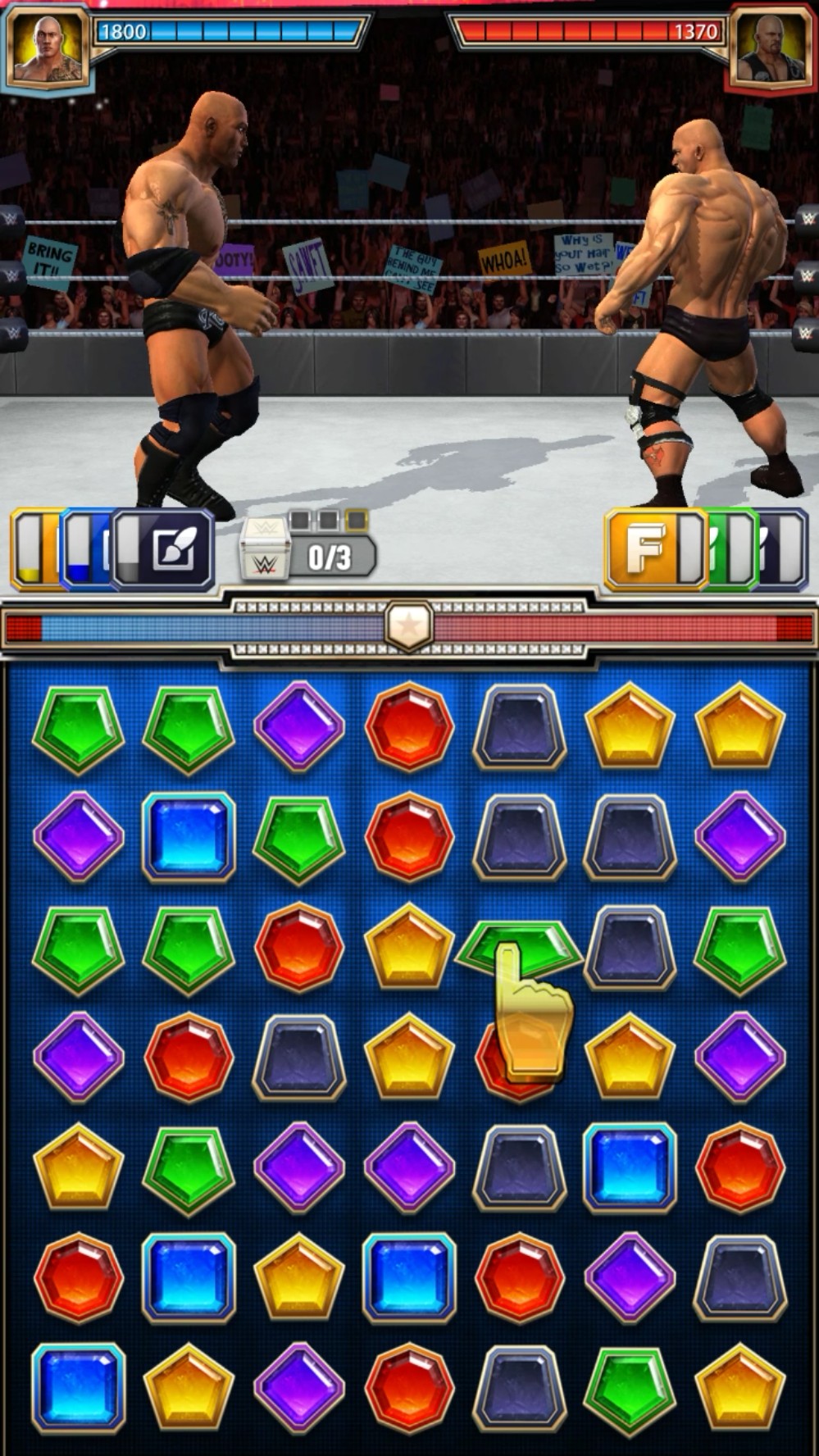Viewport: 819px width, 1456px height.
Task: Select the green gem under the pointing hand
Action: pos(518,946)
